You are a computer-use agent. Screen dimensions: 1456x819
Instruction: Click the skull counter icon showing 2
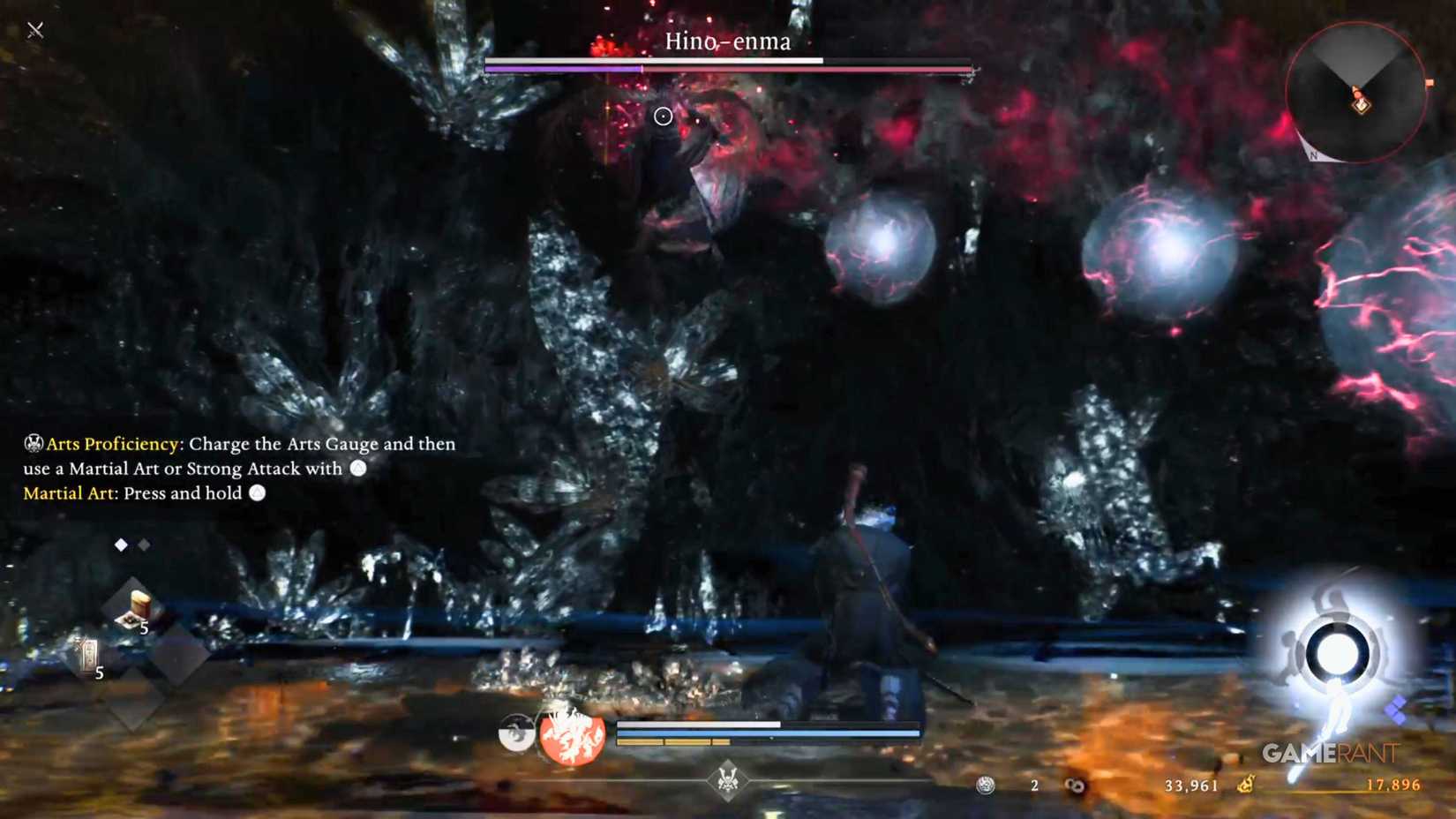click(984, 785)
